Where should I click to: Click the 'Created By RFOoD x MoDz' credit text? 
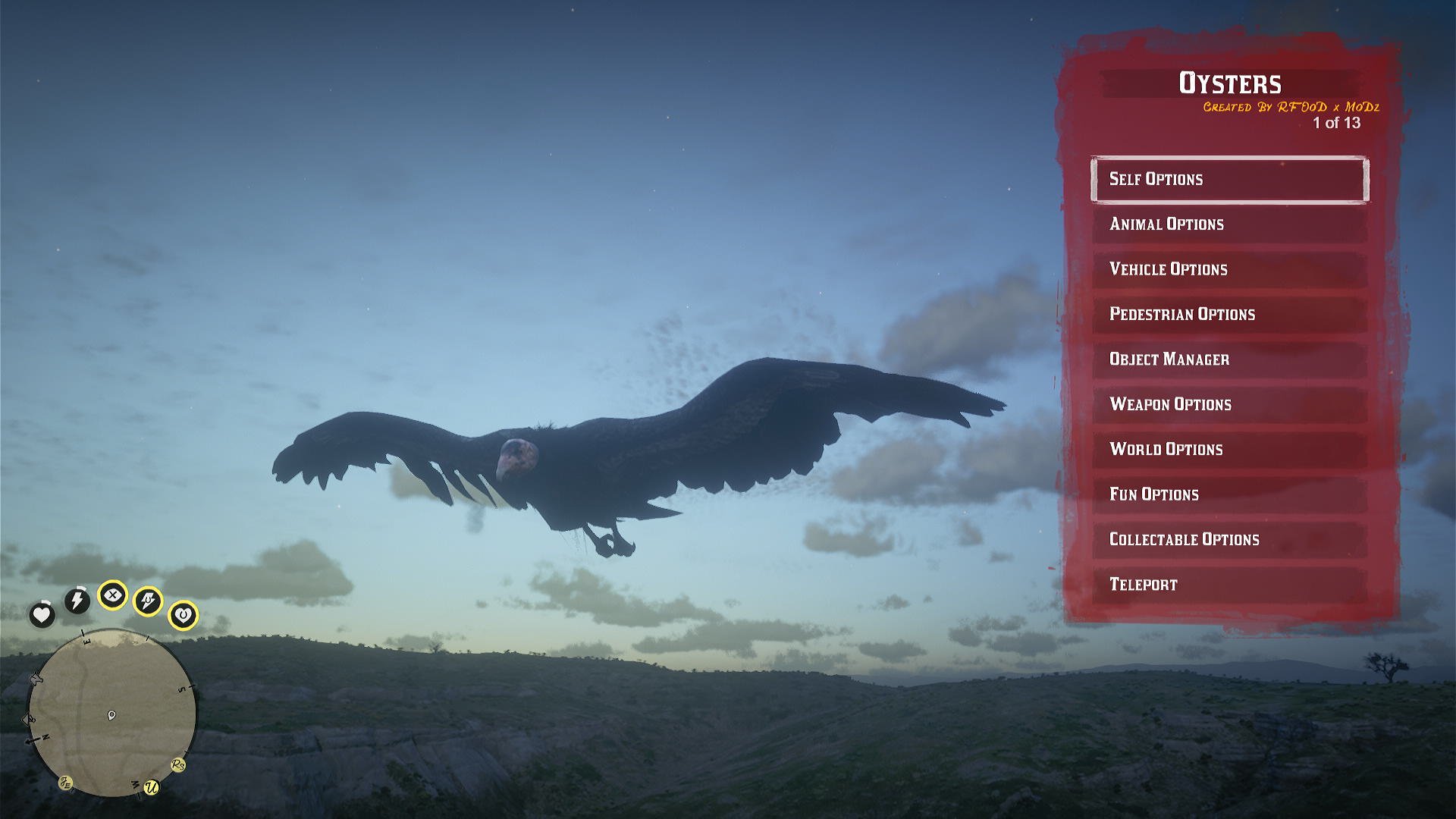(x=1291, y=108)
